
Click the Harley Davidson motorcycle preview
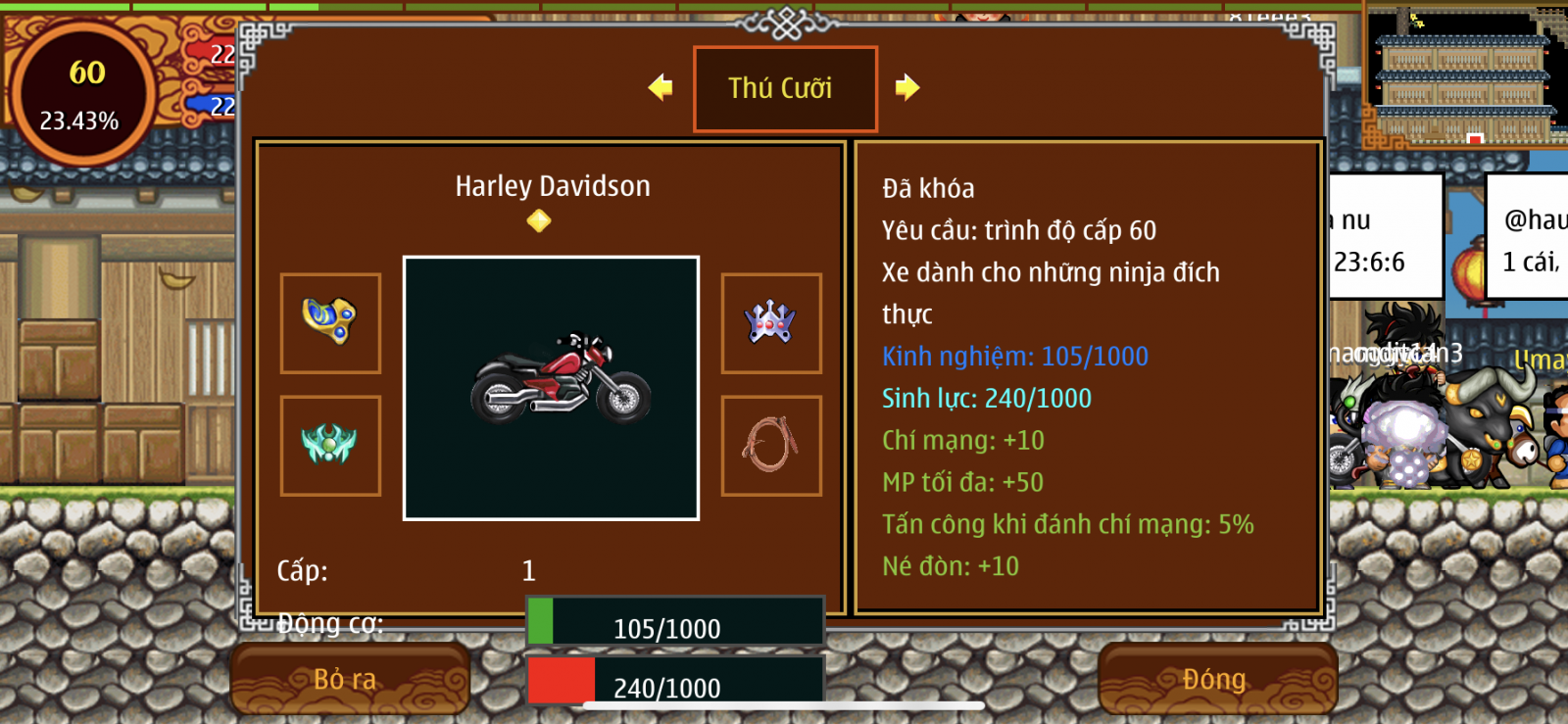(551, 388)
